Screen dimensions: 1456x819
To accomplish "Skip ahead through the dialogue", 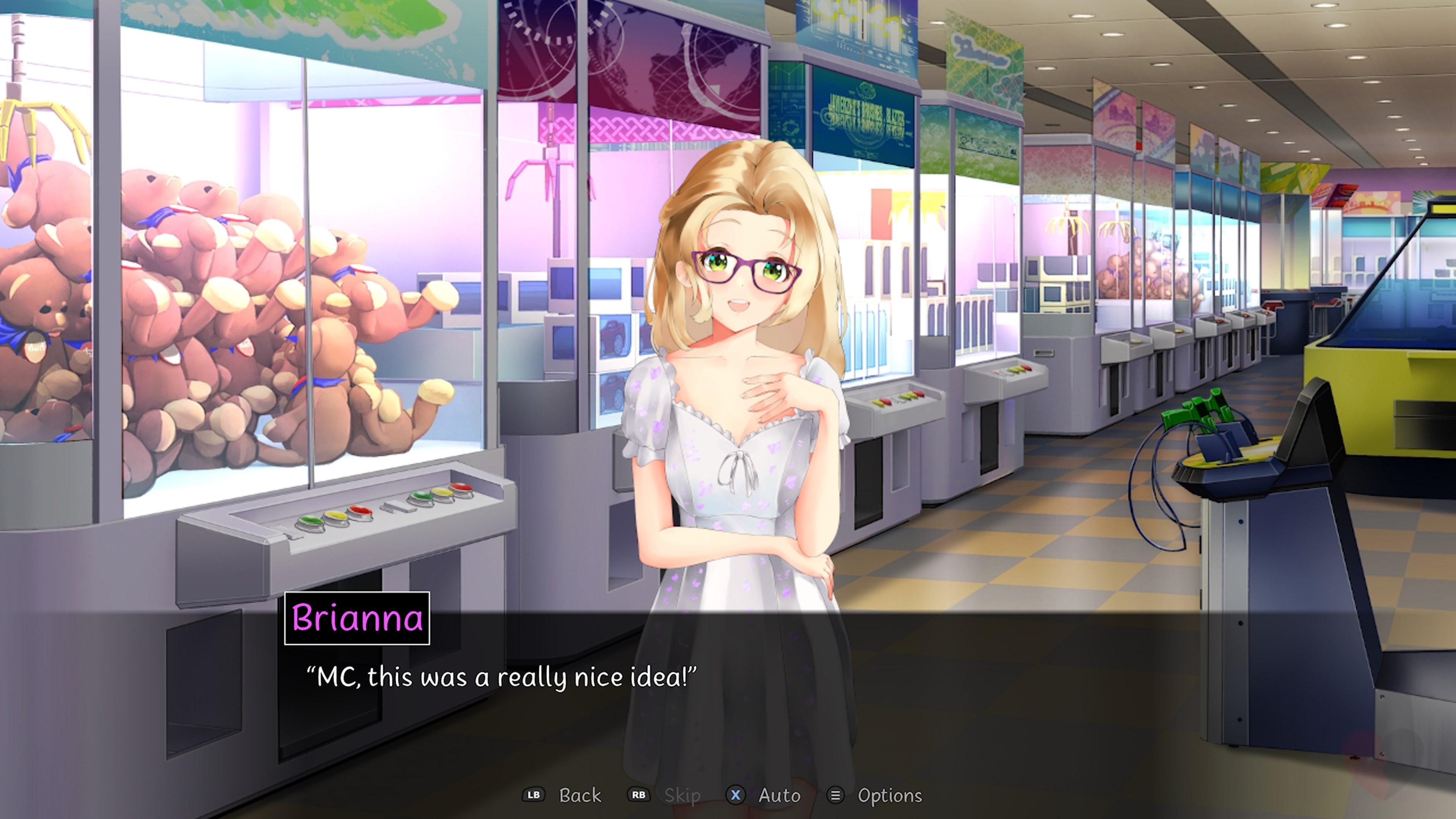I will tap(682, 795).
